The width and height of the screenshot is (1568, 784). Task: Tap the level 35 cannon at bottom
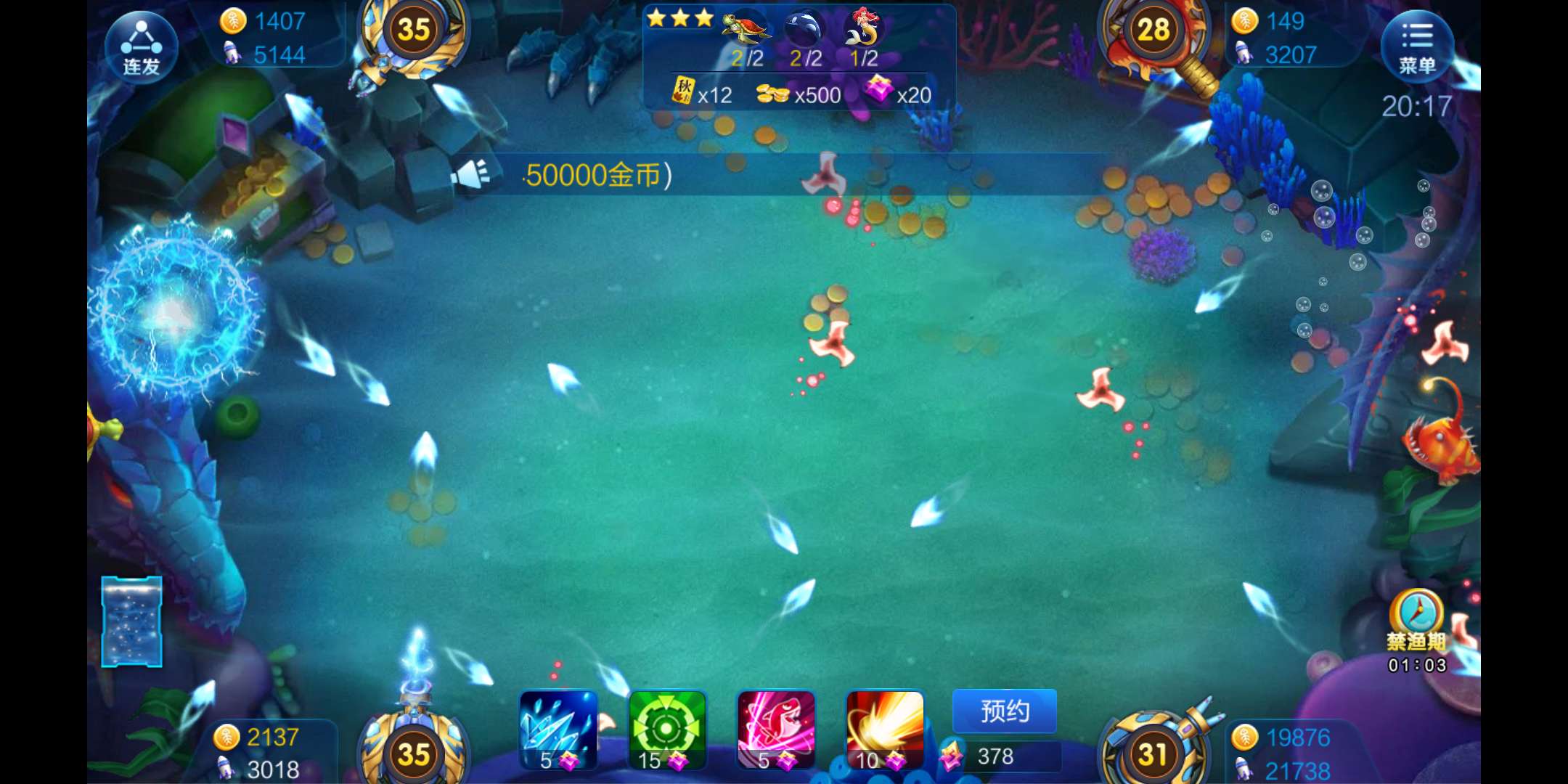414,751
